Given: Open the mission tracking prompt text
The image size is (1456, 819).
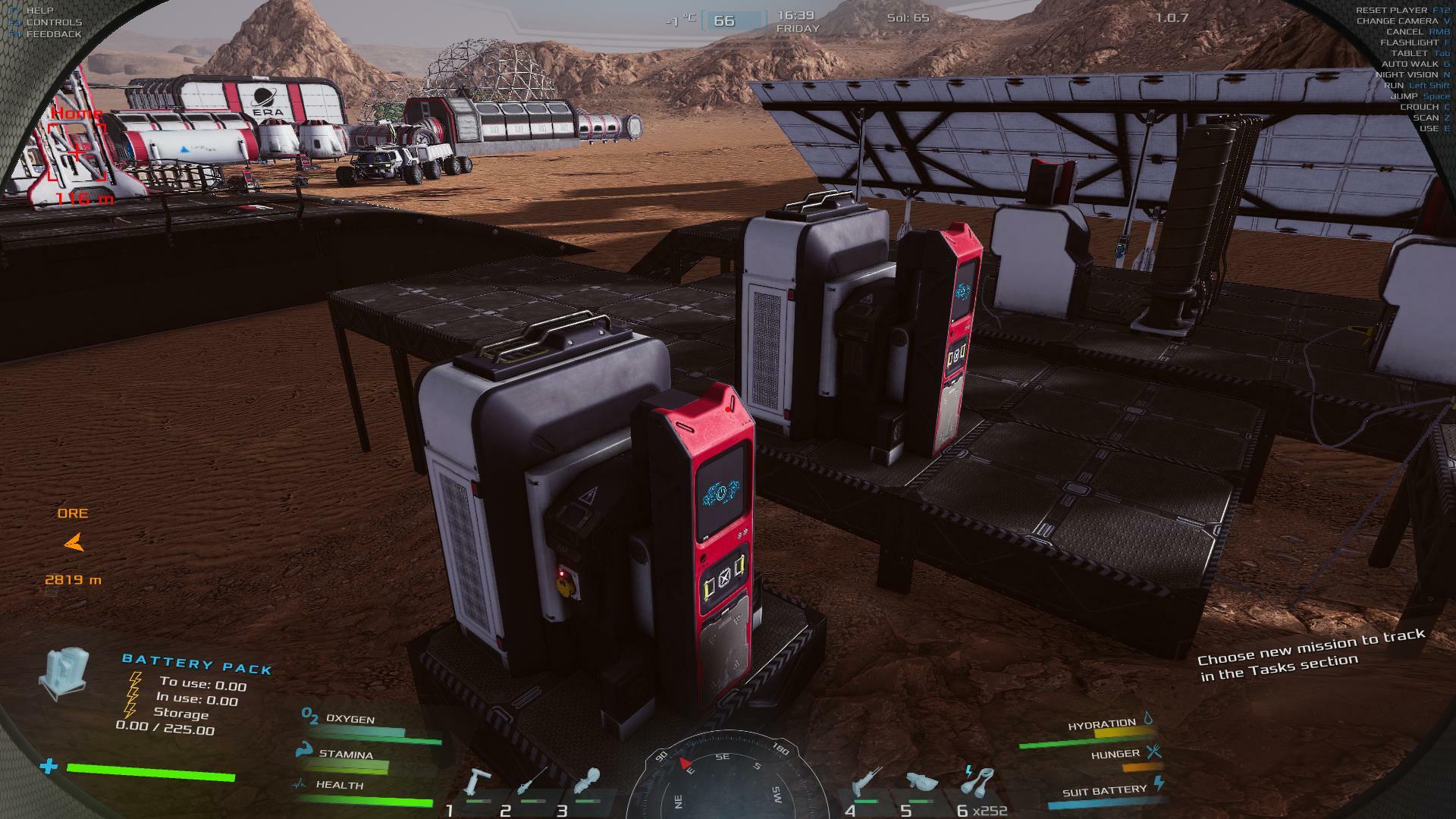Looking at the screenshot, I should coord(1310,655).
